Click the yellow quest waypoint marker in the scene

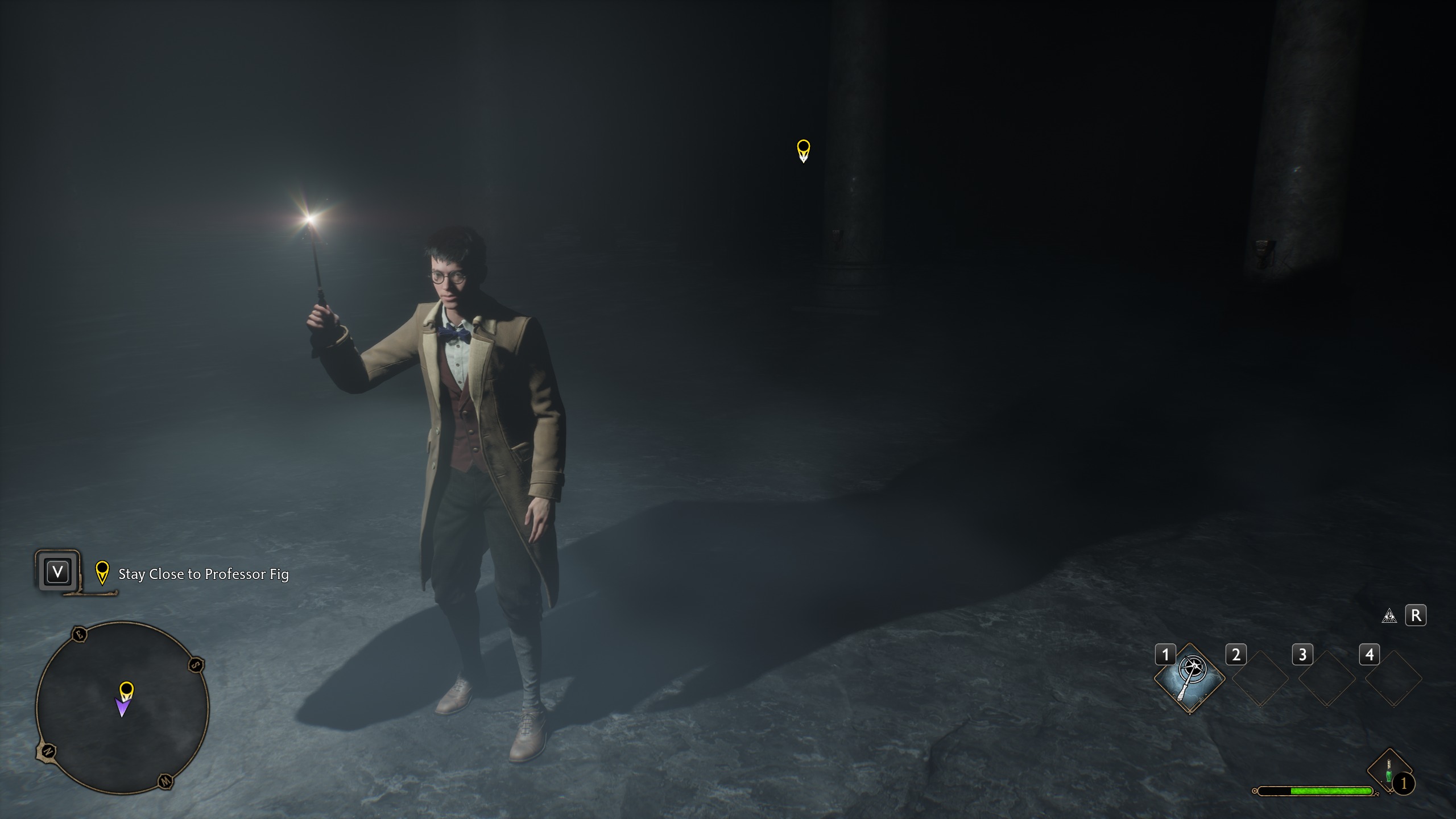[x=803, y=151]
